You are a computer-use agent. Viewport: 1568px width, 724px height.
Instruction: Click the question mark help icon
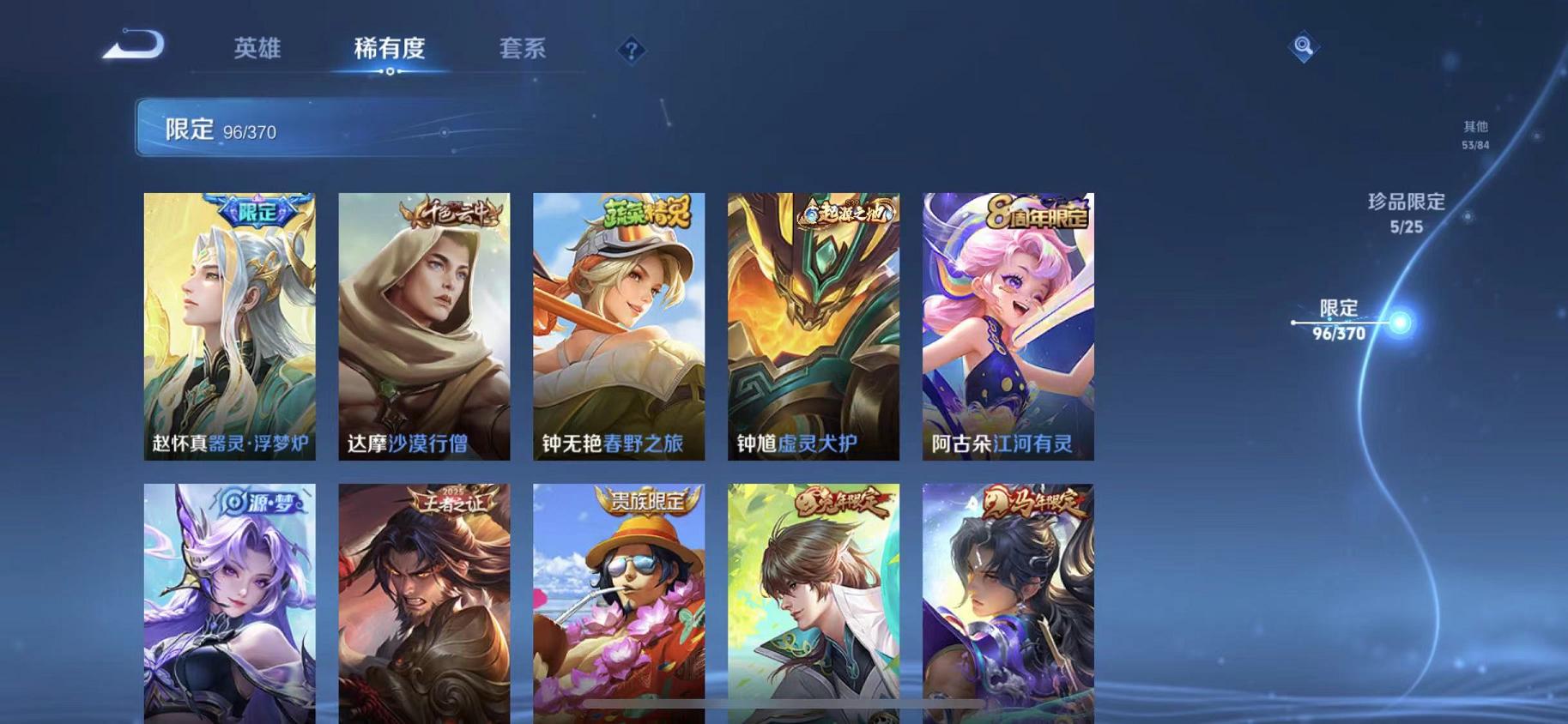632,51
